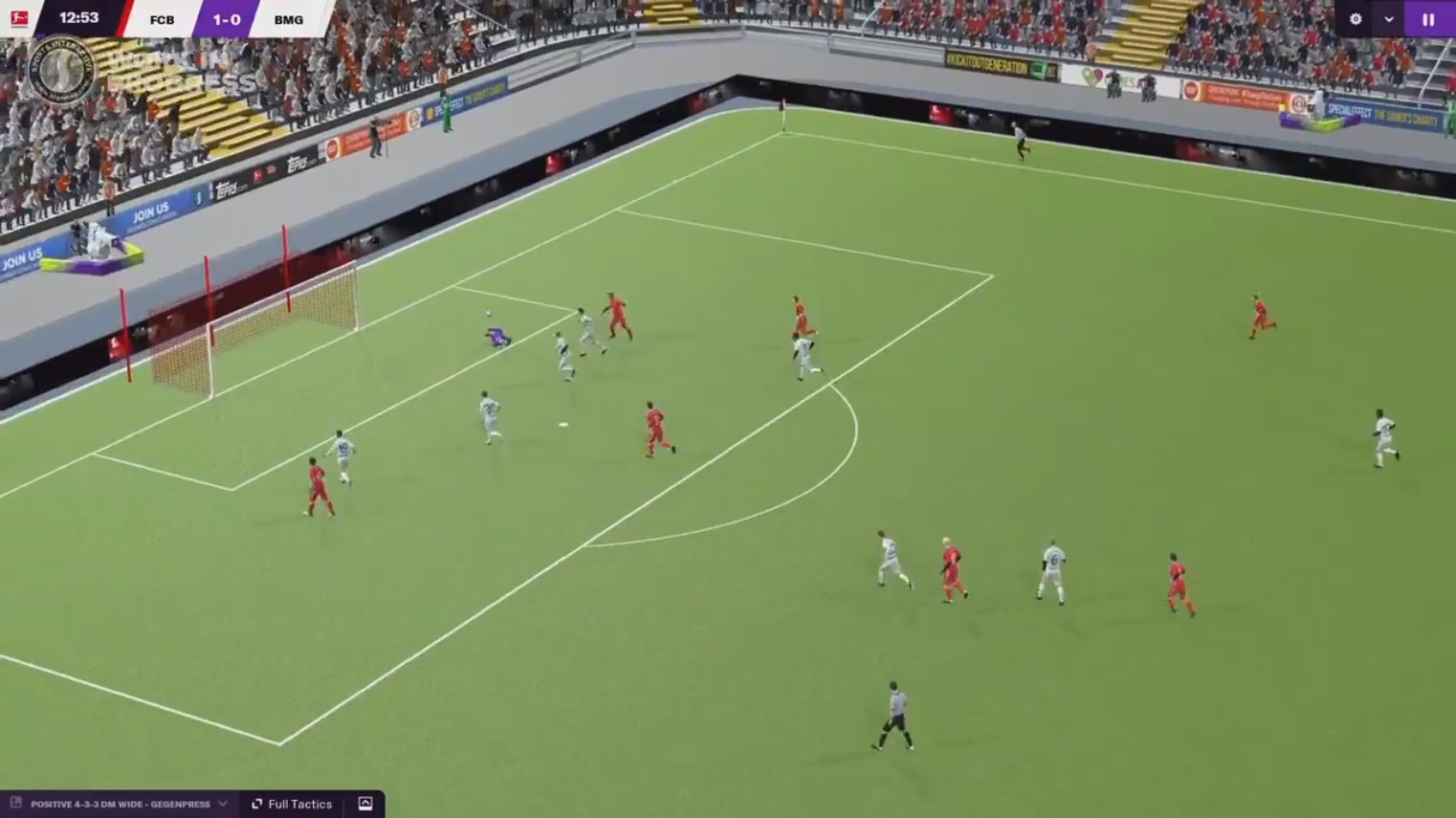Screen dimensions: 1456x818
Task: Open the Full Tactics view
Action: (298, 804)
